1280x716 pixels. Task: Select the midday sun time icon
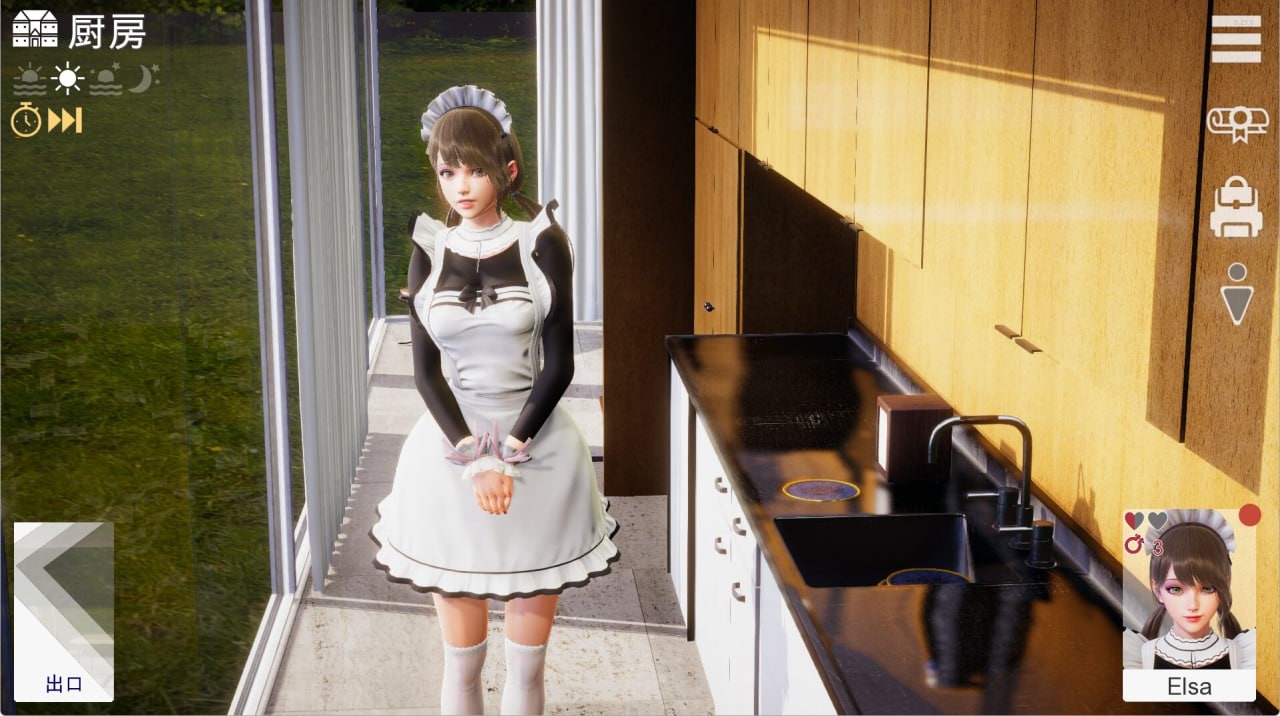coord(68,79)
